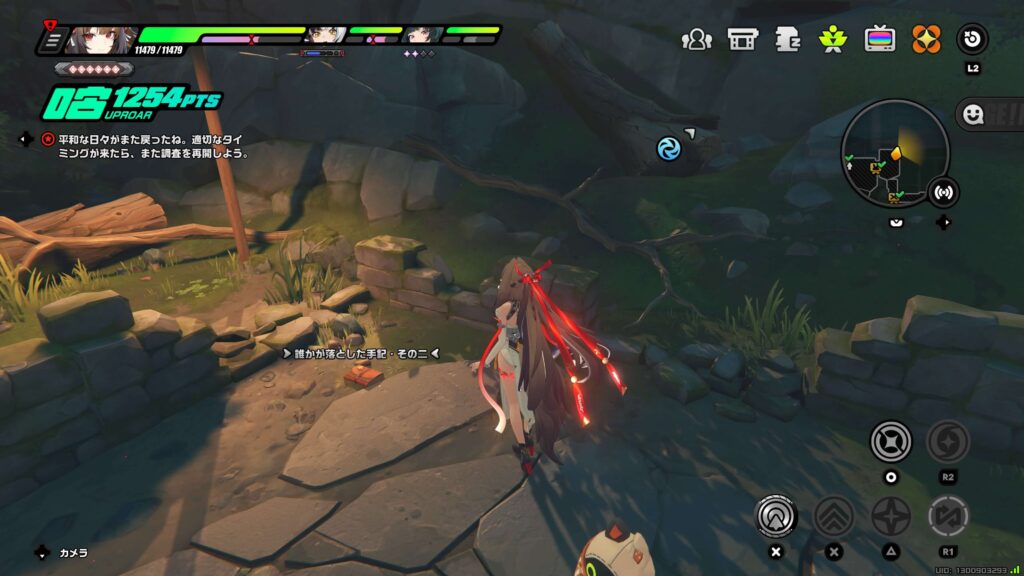Activate the double chevron dash button
This screenshot has width=1024, height=576.
833,516
